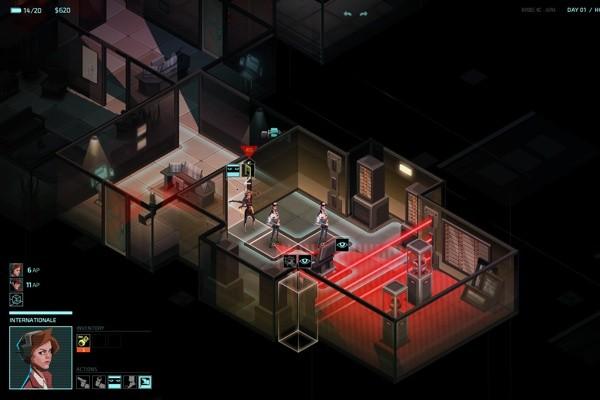The image size is (600, 400).
Task: Select the eye icon next to the square target icon
Action: [305, 261]
